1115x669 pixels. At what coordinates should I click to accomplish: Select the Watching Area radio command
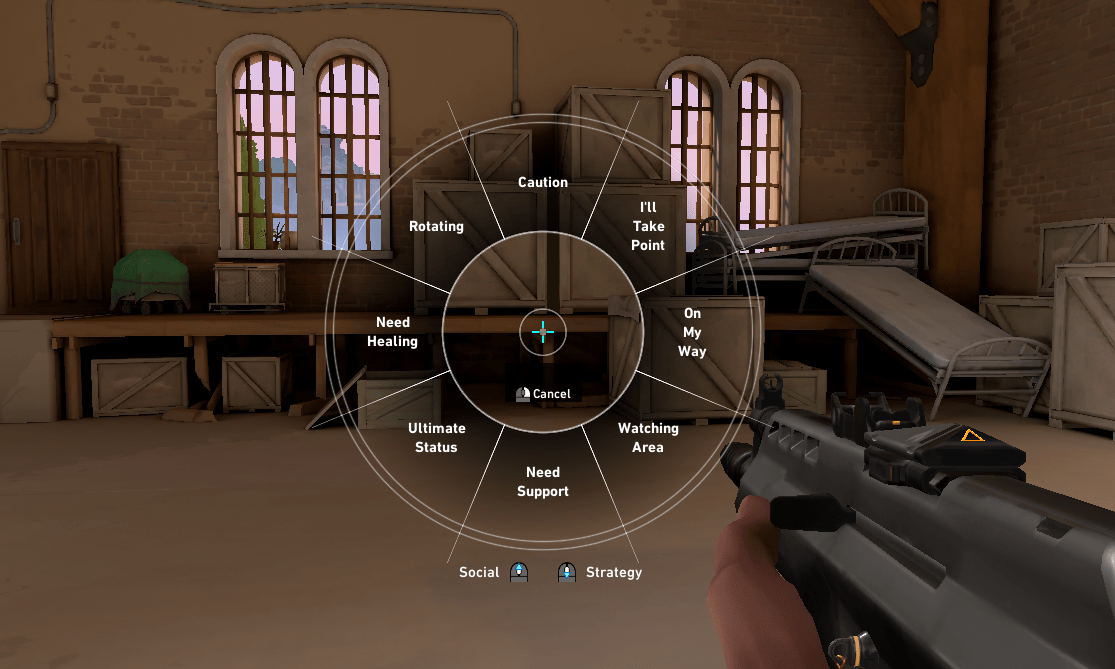[648, 438]
